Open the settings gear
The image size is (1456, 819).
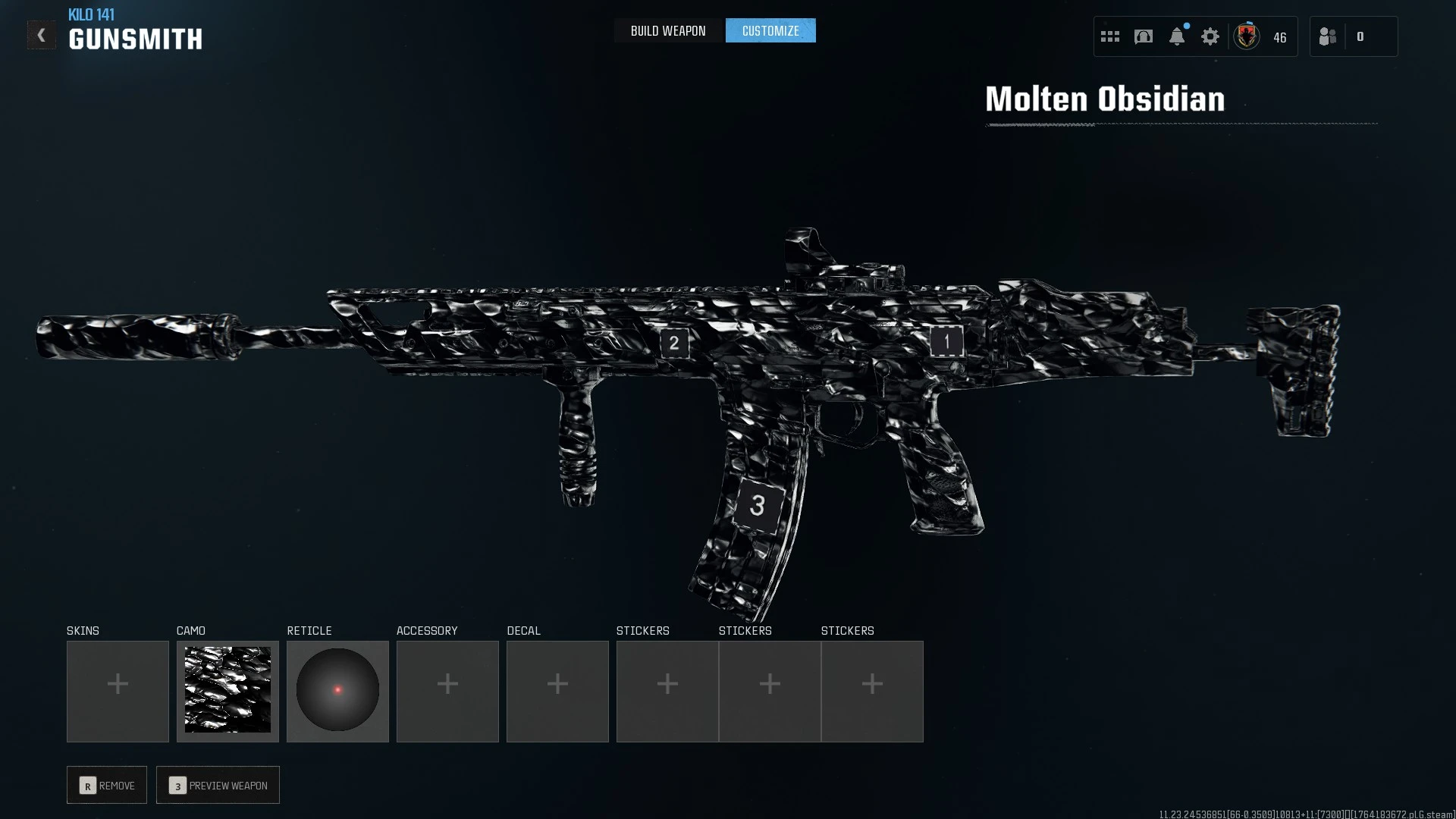1210,36
